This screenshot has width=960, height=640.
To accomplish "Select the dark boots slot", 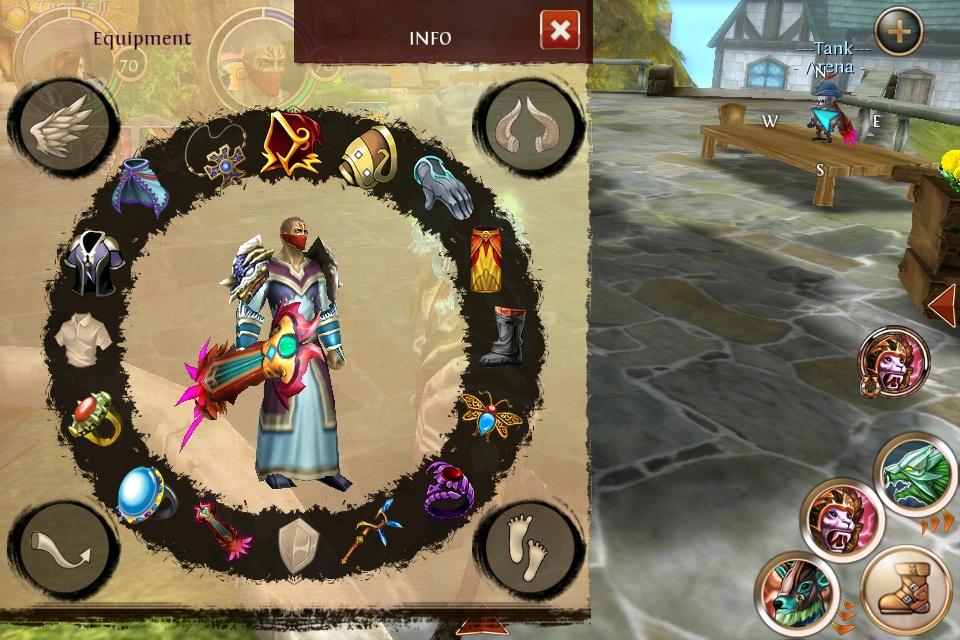I will pyautogui.click(x=502, y=337).
